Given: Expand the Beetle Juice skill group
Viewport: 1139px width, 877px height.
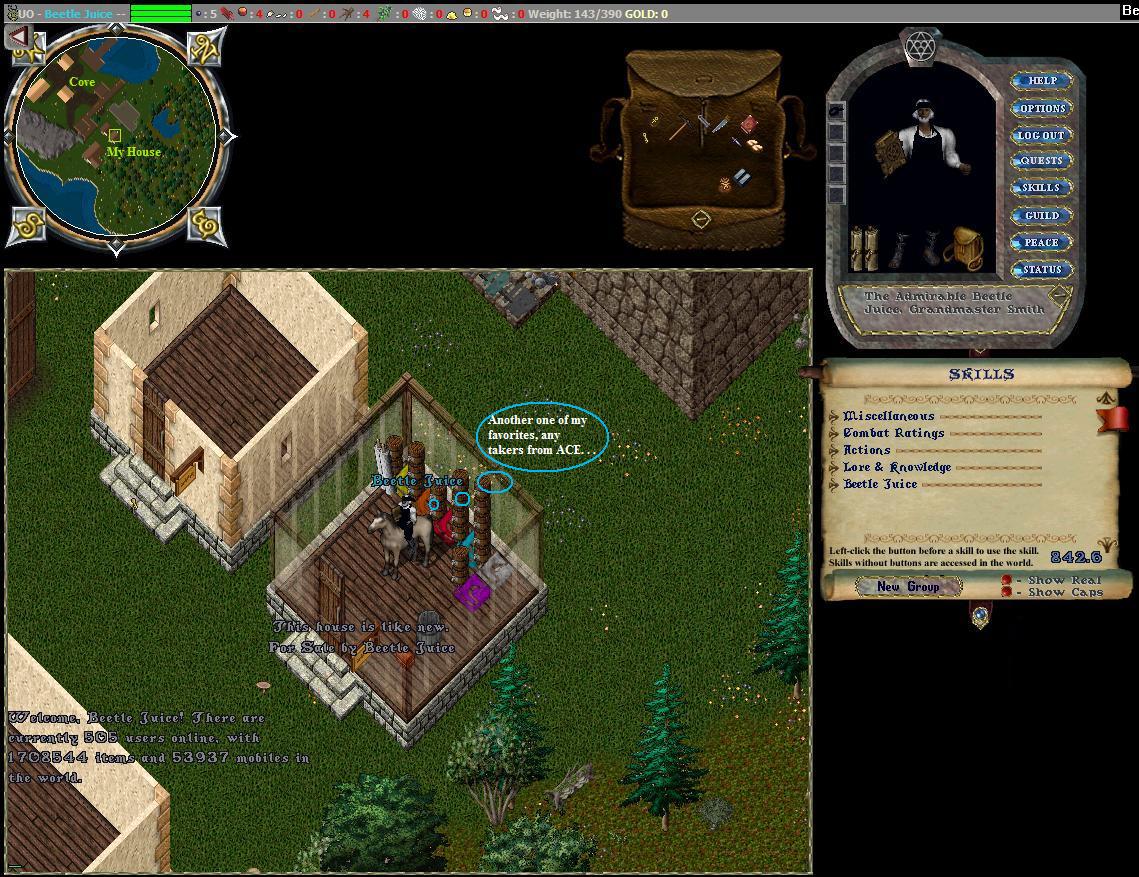Looking at the screenshot, I should [835, 484].
